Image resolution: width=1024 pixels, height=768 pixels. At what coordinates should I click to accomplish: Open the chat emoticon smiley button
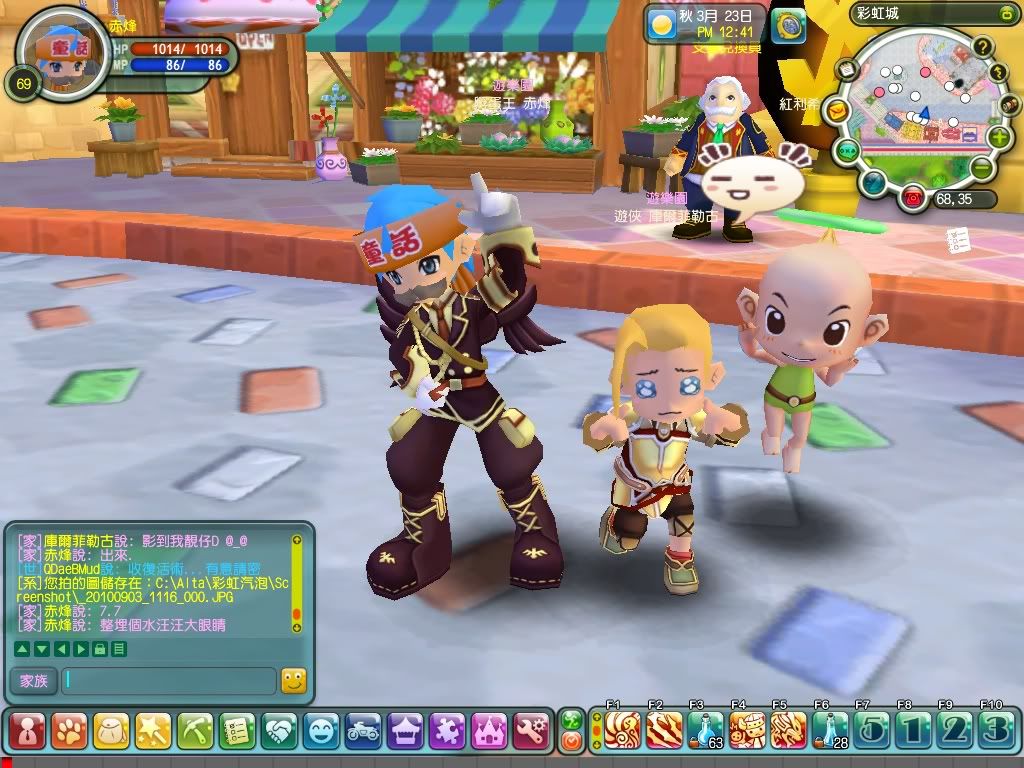point(293,681)
